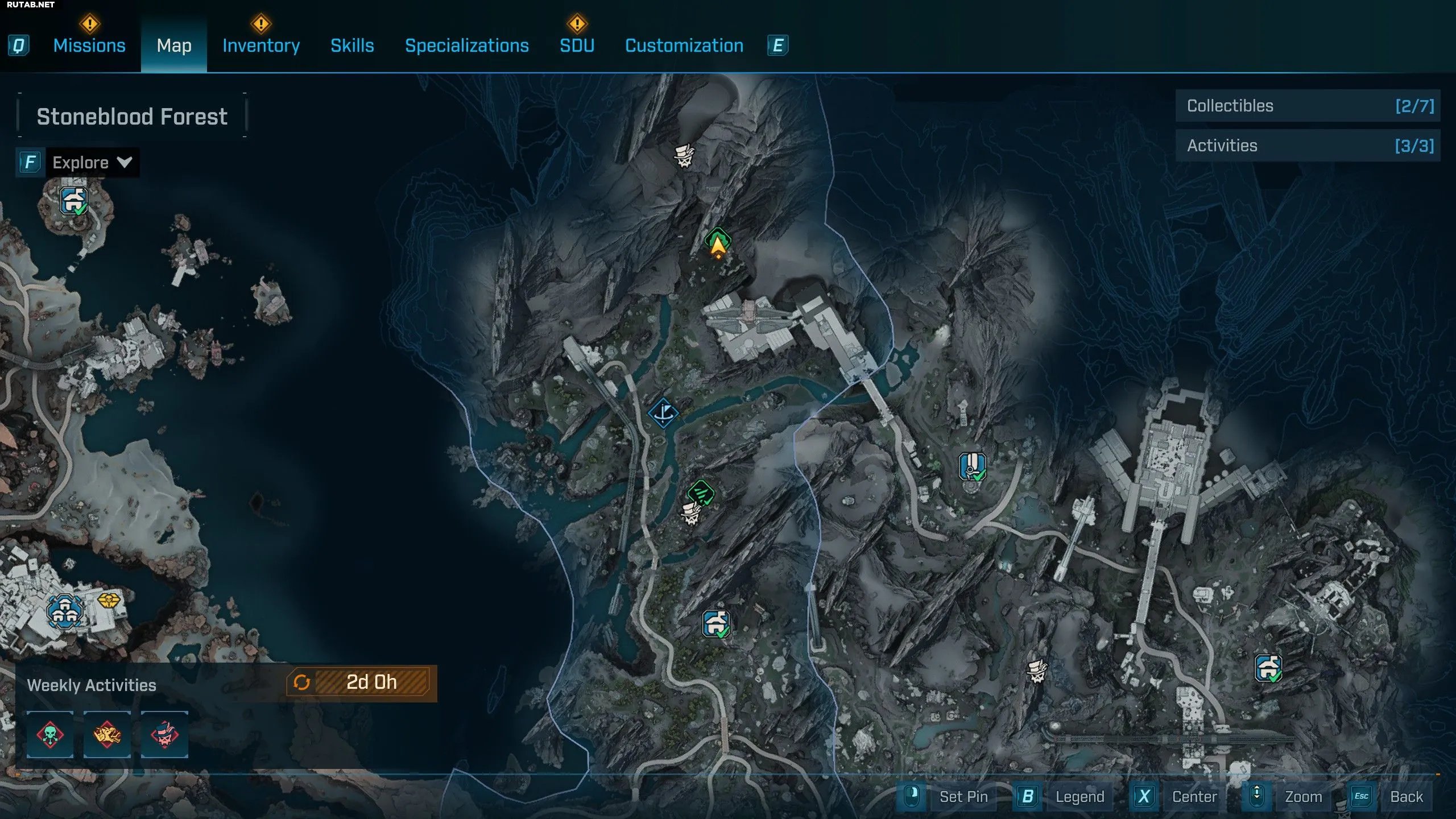The width and height of the screenshot is (1456, 819).
Task: Go Back from the map screen
Action: [x=1406, y=797]
